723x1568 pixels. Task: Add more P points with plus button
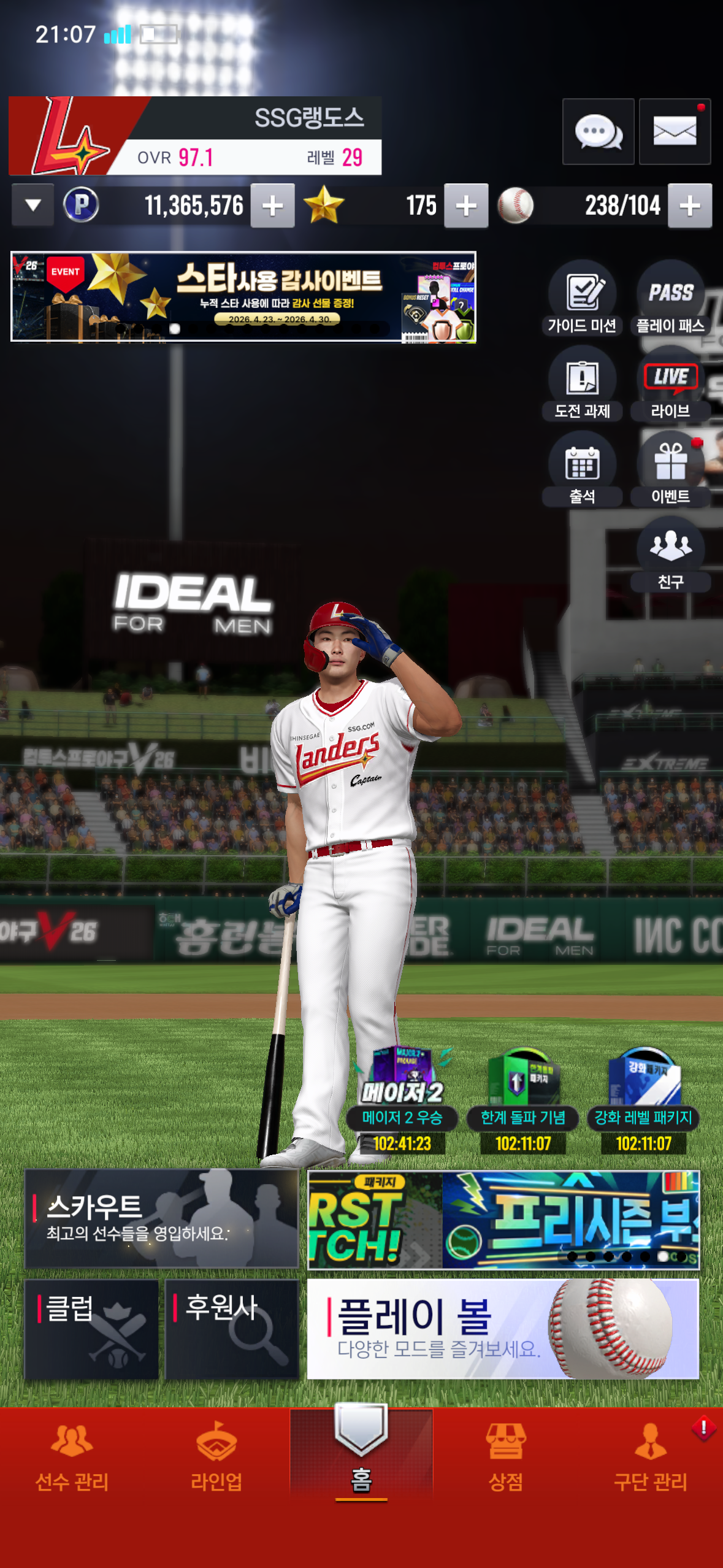tap(273, 206)
